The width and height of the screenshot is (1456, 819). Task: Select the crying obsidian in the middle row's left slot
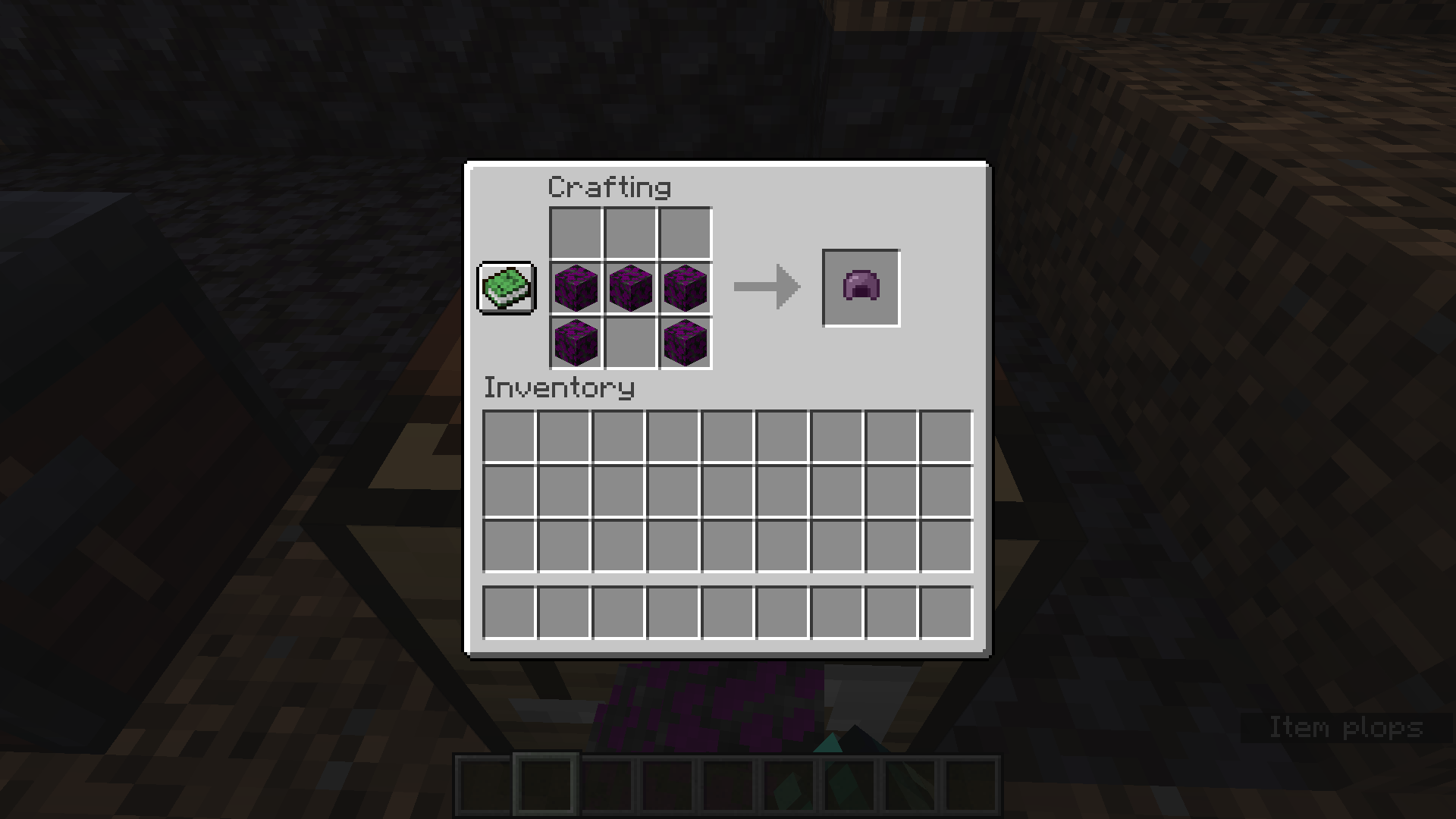pyautogui.click(x=575, y=288)
